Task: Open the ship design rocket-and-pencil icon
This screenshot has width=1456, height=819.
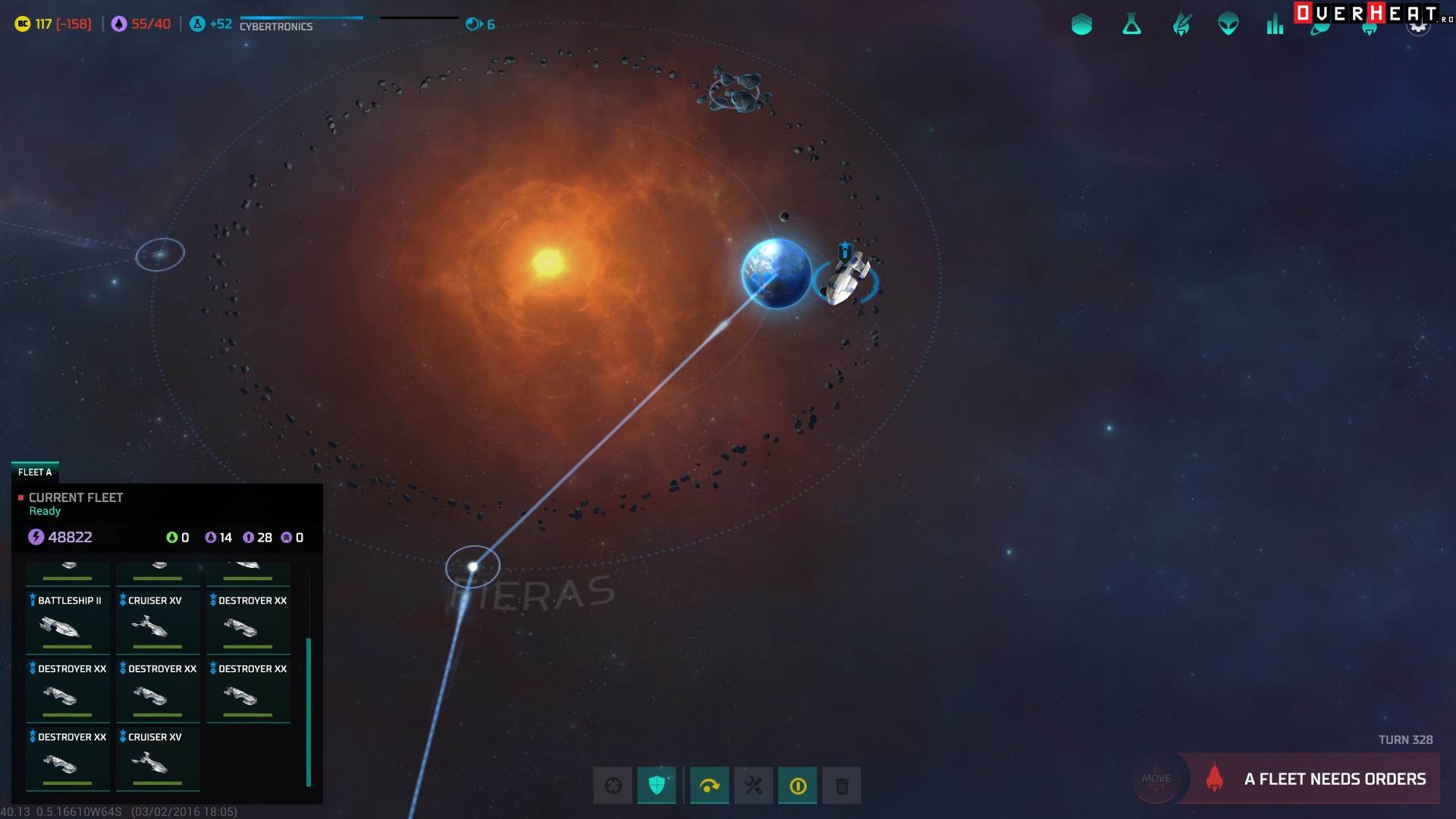Action: click(1181, 25)
